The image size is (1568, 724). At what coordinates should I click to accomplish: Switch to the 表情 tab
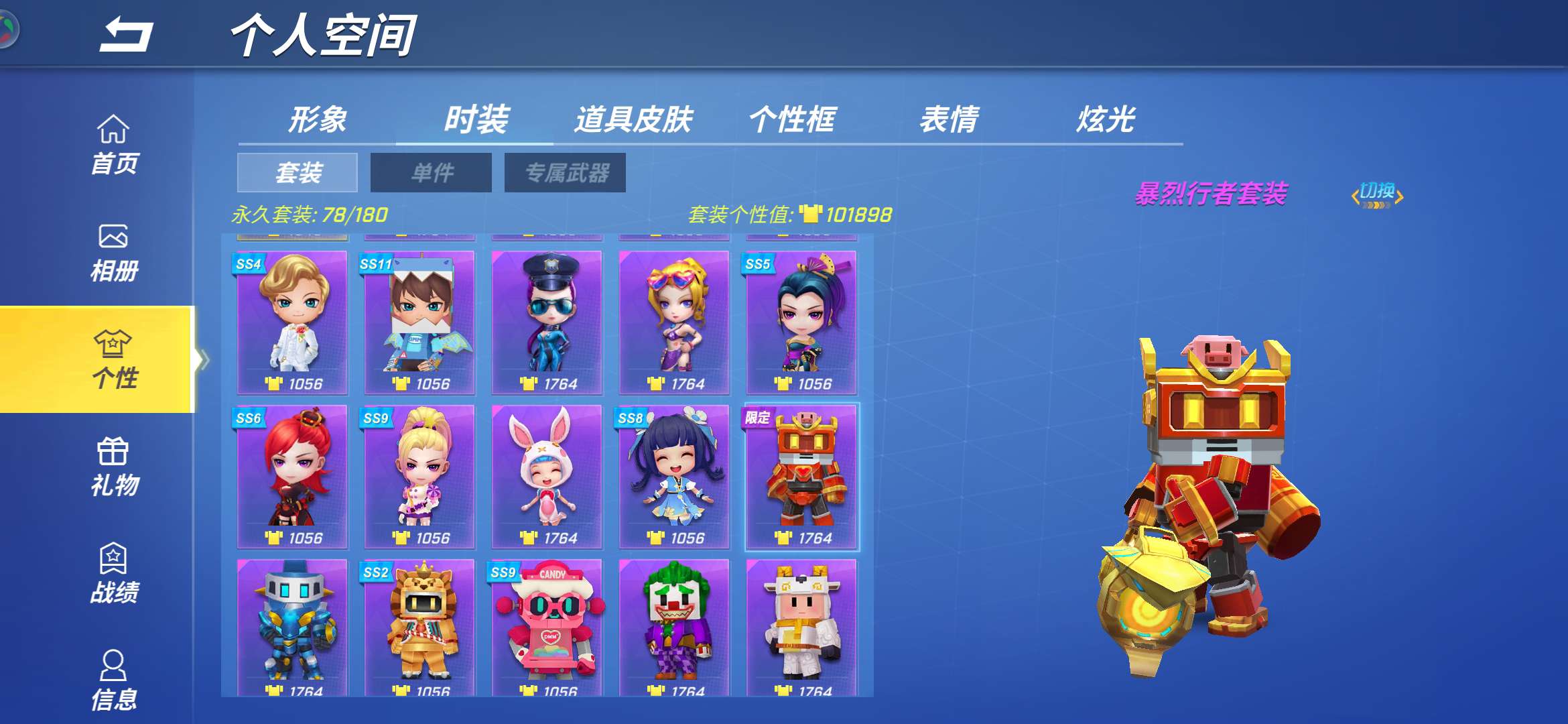coord(952,119)
